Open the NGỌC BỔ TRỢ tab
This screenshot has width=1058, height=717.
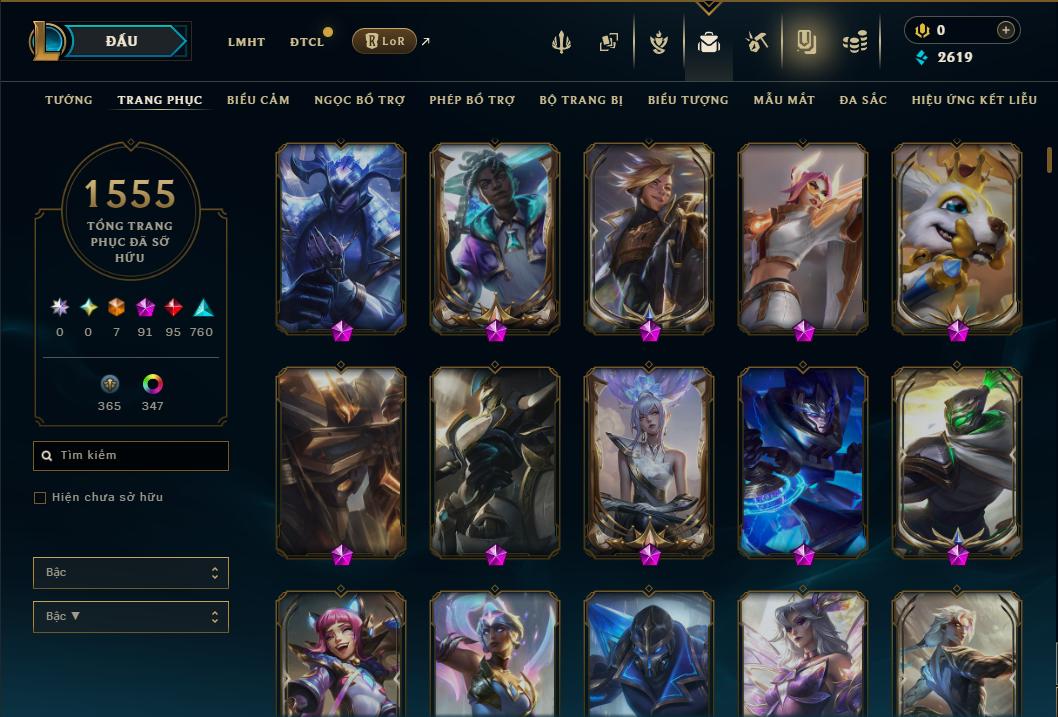point(359,100)
